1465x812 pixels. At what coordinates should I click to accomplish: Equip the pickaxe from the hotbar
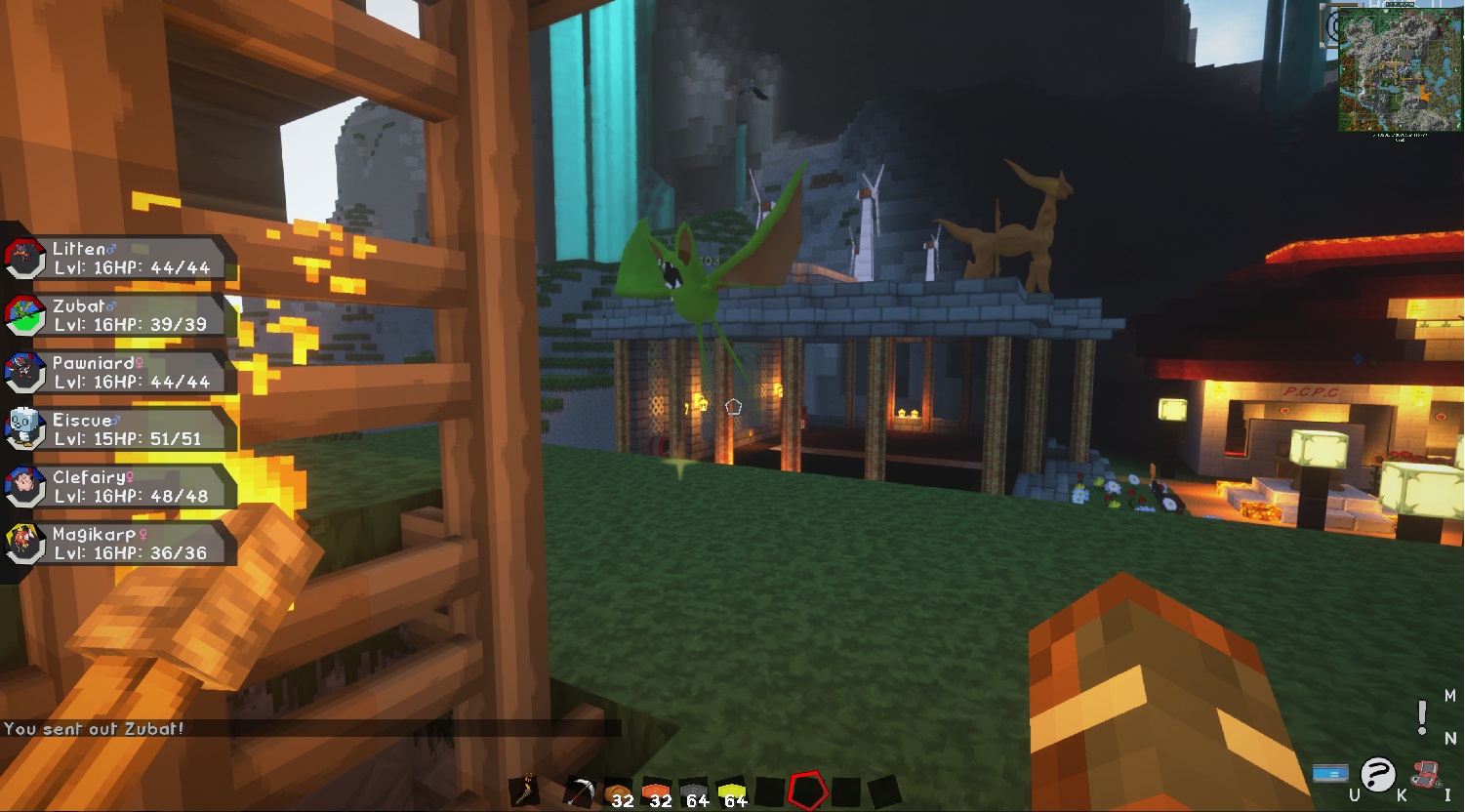[580, 791]
